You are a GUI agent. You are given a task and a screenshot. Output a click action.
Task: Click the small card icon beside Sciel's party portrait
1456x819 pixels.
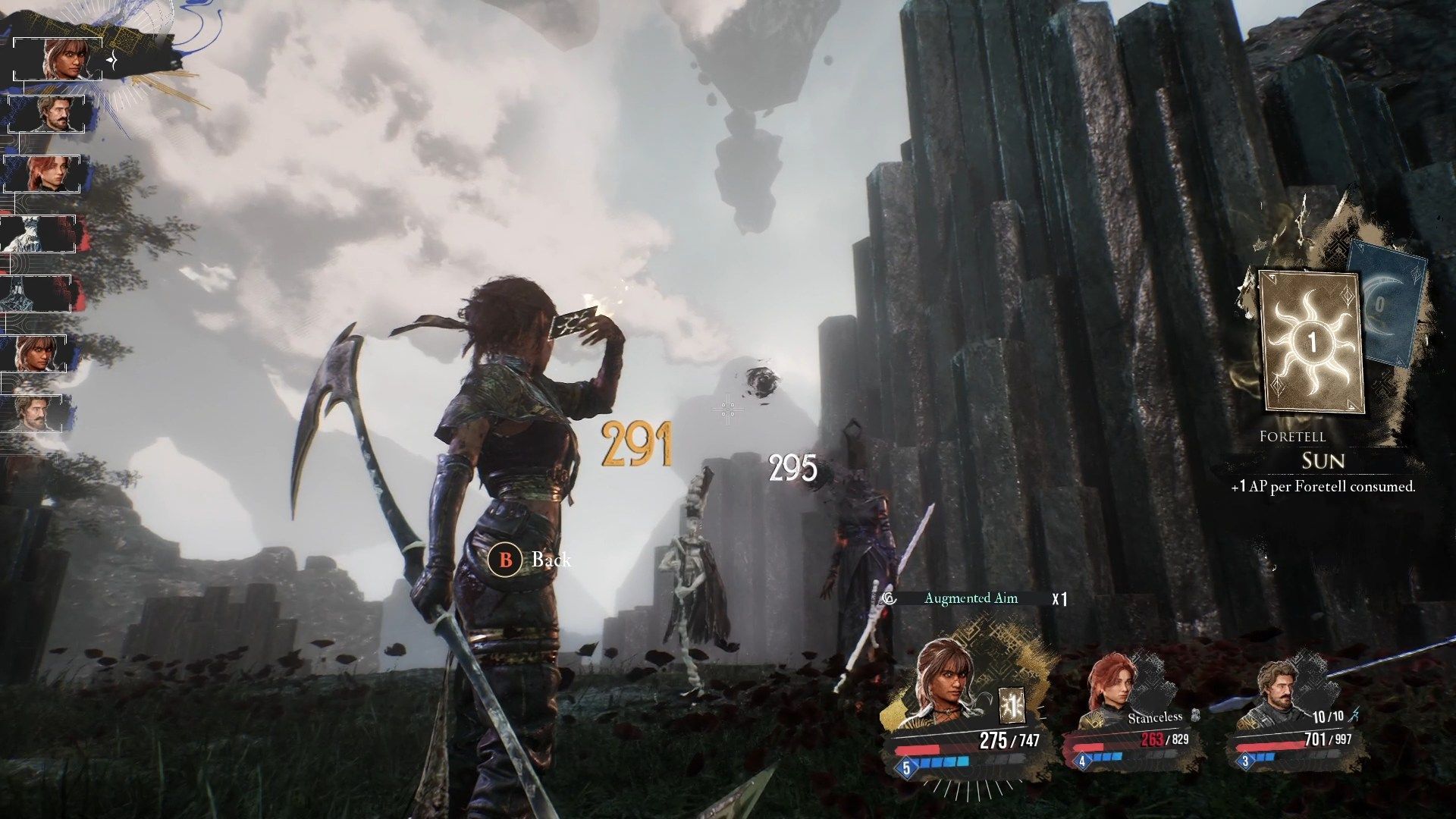tap(1011, 707)
